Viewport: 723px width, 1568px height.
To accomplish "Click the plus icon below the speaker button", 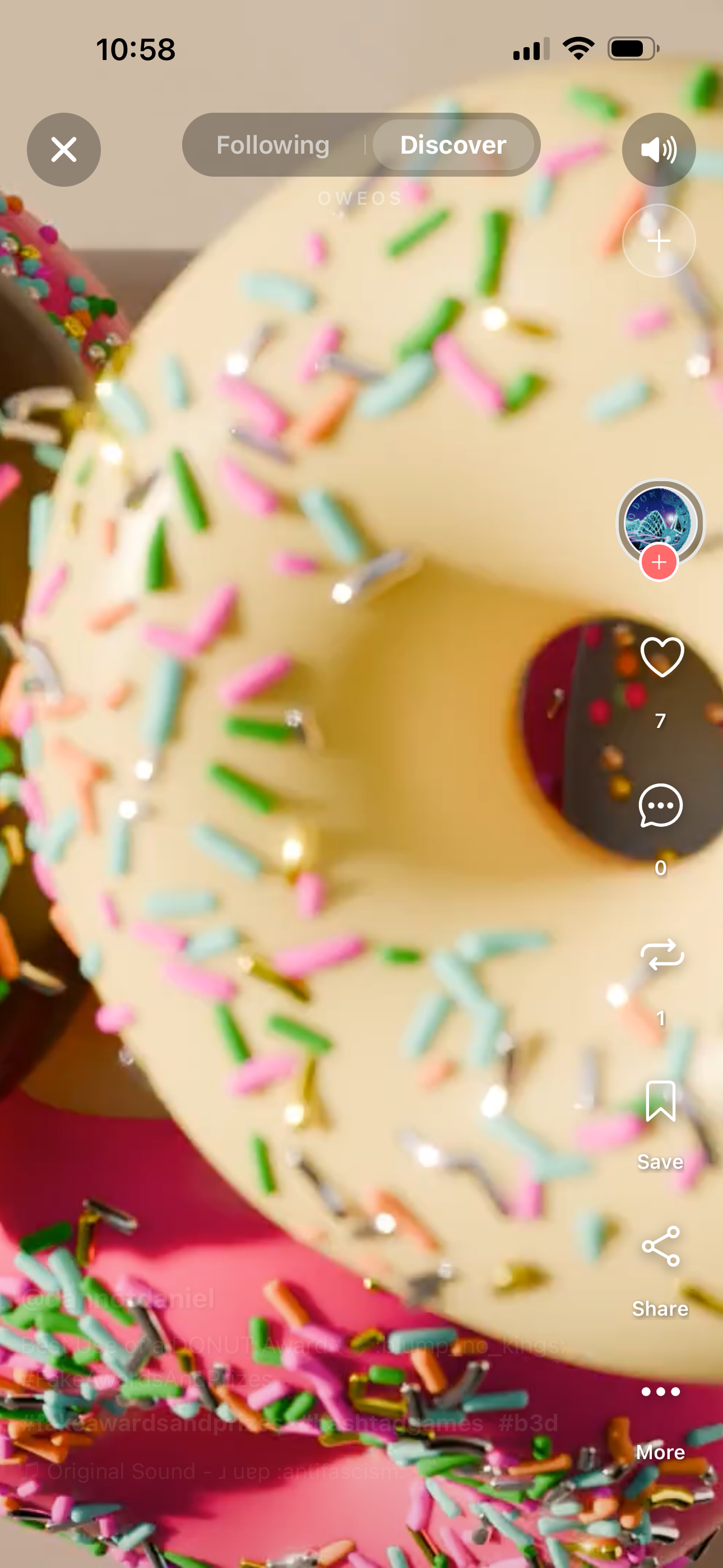I will pos(659,241).
